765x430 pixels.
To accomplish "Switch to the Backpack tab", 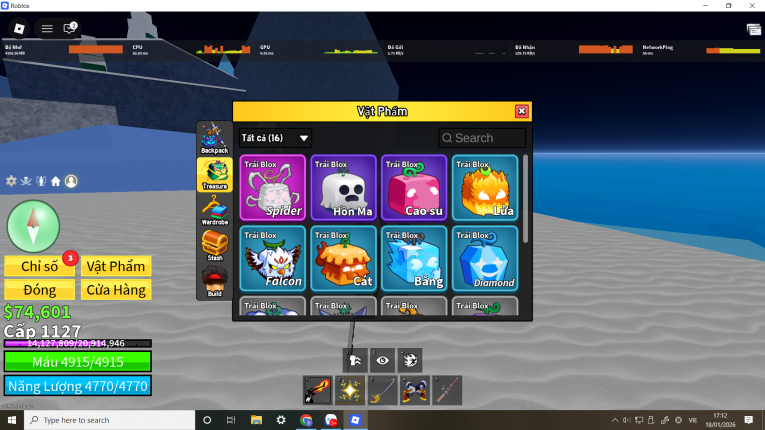I will pyautogui.click(x=214, y=138).
